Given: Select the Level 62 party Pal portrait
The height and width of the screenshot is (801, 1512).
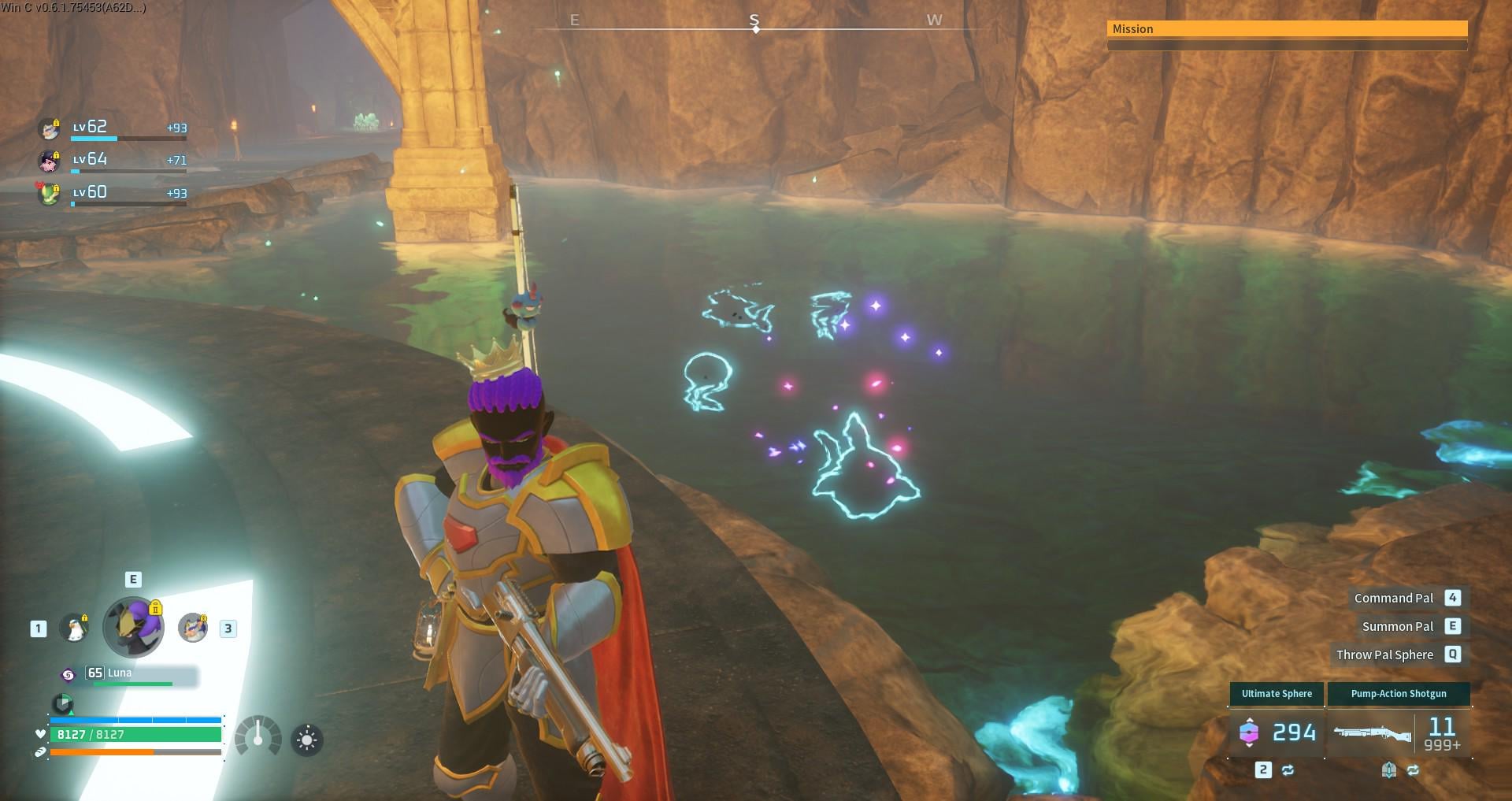Looking at the screenshot, I should click(50, 128).
